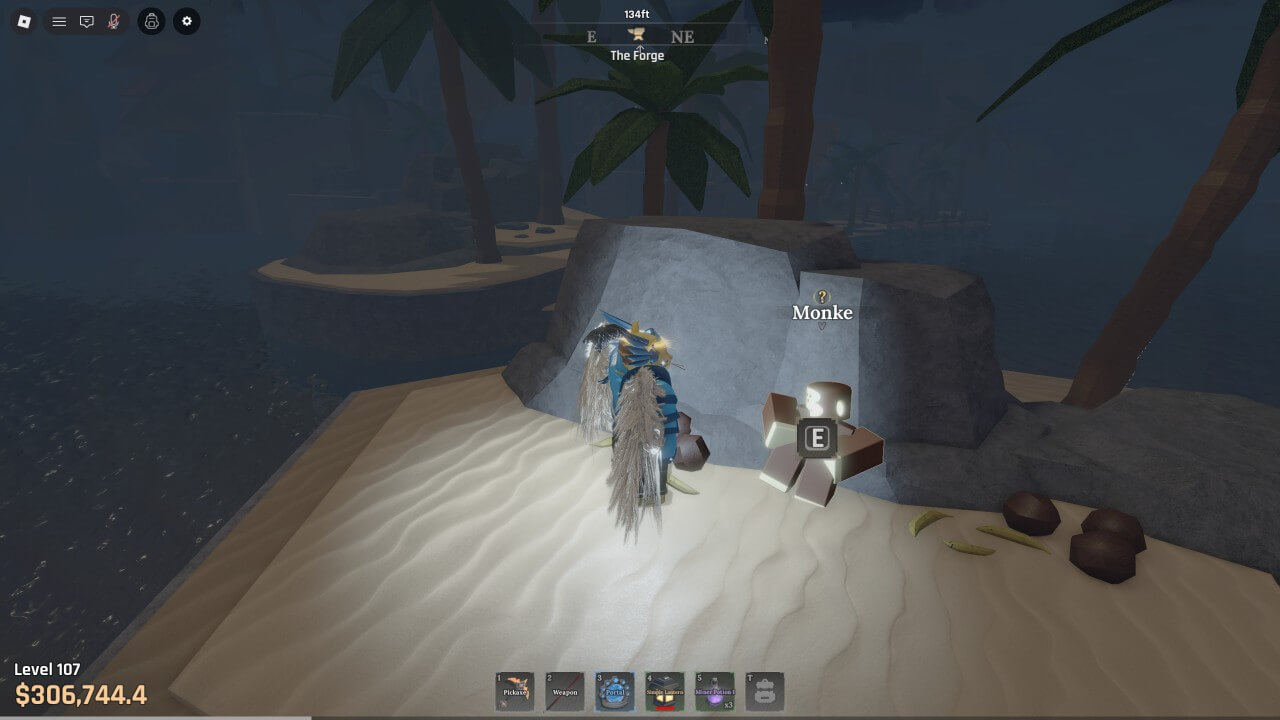The width and height of the screenshot is (1280, 720).
Task: Equip the Weapon hotbar slot
Action: (x=565, y=691)
